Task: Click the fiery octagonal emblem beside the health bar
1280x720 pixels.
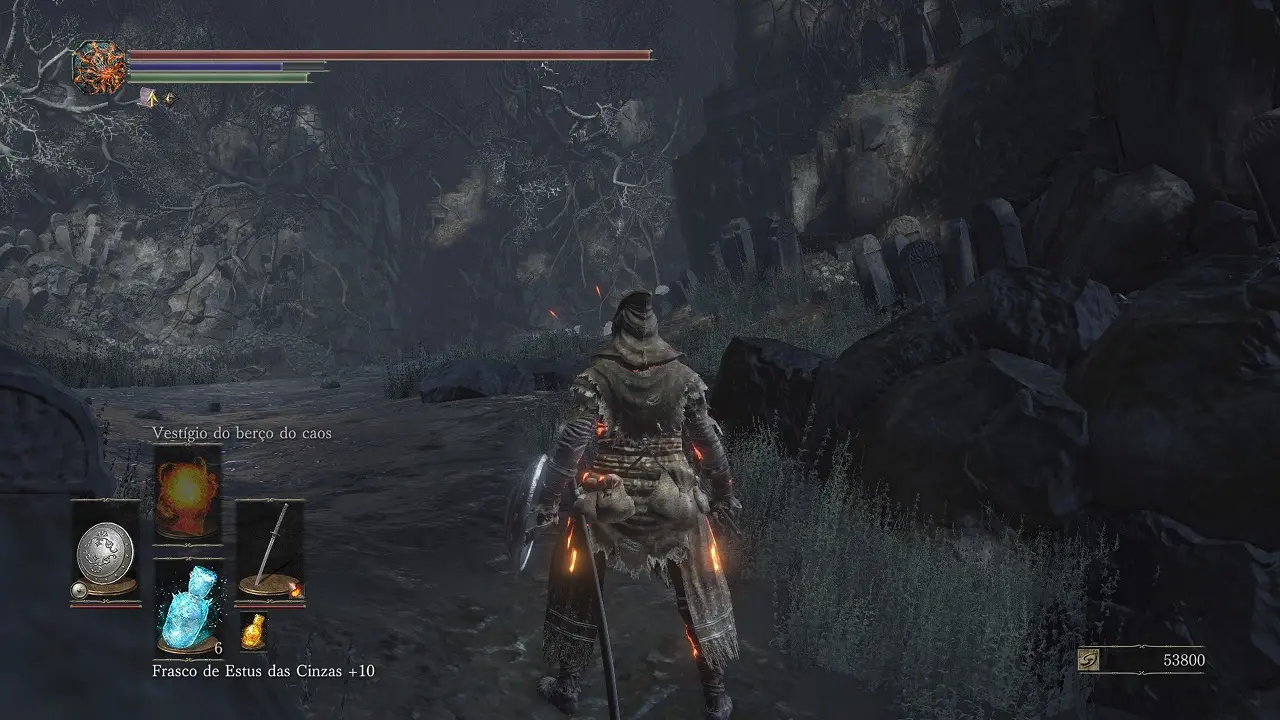Action: tap(100, 68)
